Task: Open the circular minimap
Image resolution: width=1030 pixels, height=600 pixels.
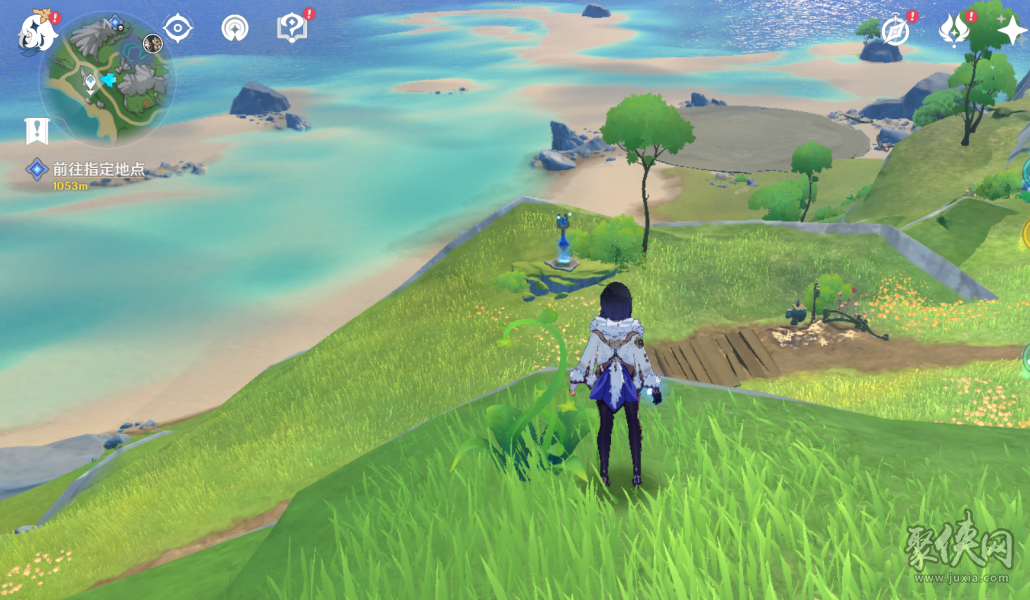Action: (107, 78)
